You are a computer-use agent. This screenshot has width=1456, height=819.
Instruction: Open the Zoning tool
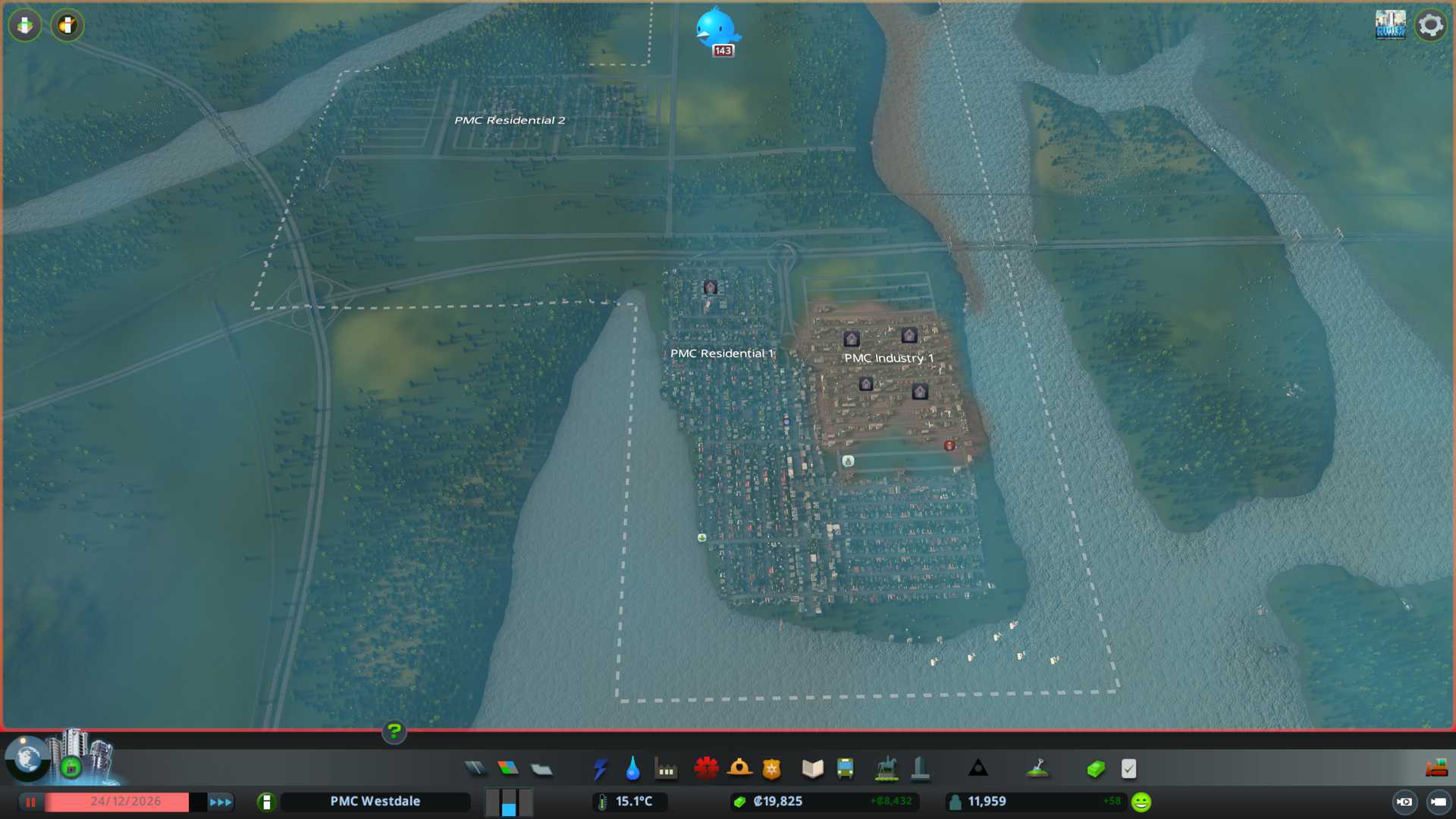pyautogui.click(x=508, y=769)
